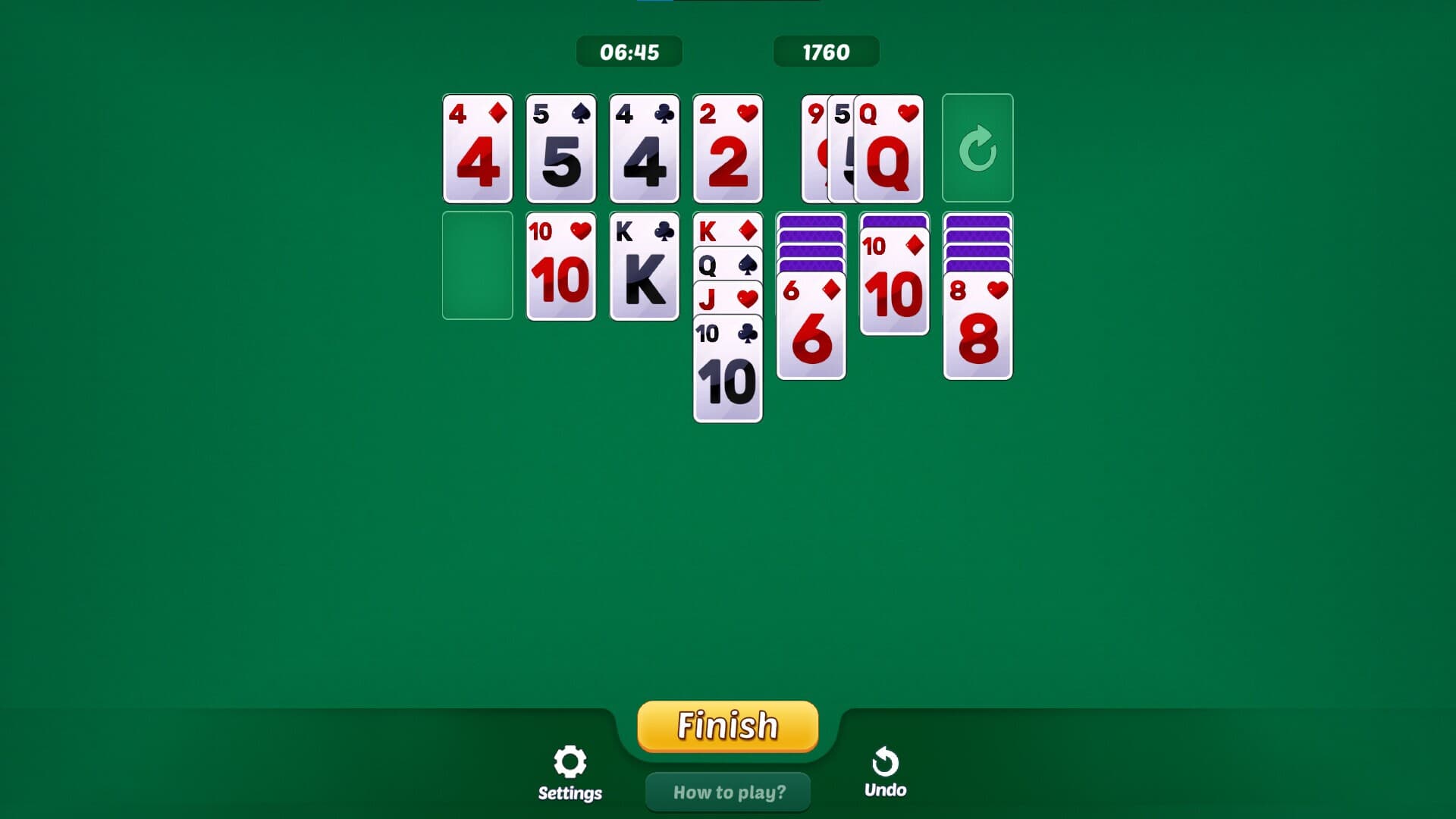
Task: Select the 5 of spades foundation card
Action: (x=561, y=148)
